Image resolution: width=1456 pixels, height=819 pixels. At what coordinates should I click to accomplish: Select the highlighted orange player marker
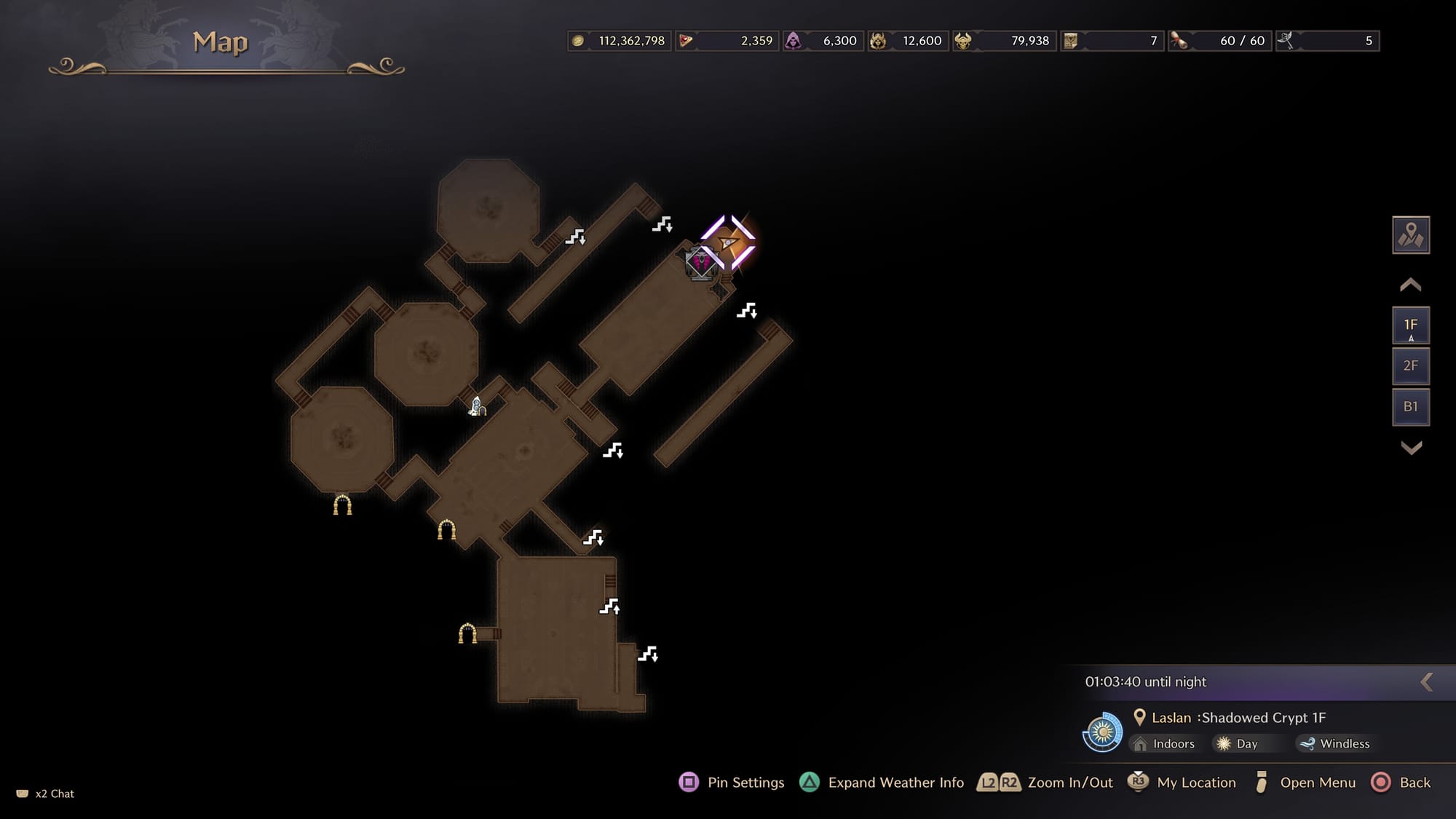tap(729, 242)
